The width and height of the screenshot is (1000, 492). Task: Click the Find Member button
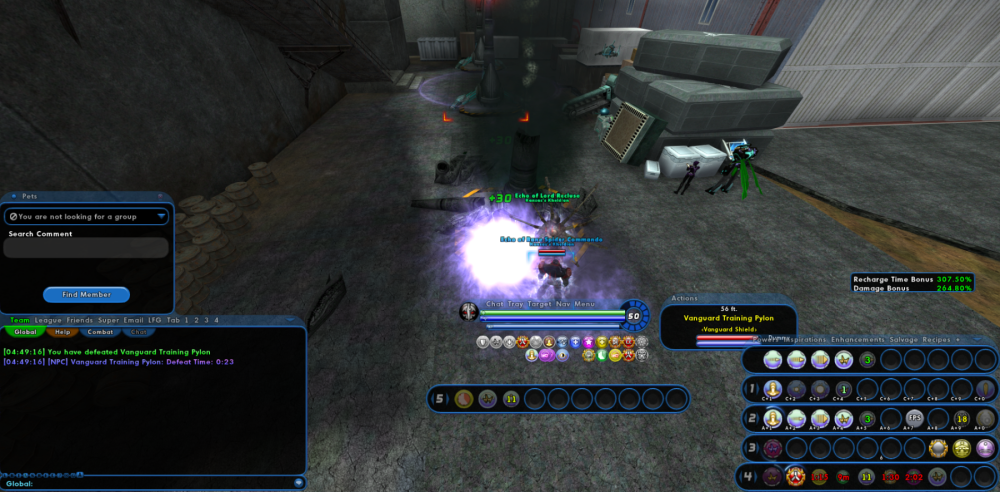click(86, 295)
